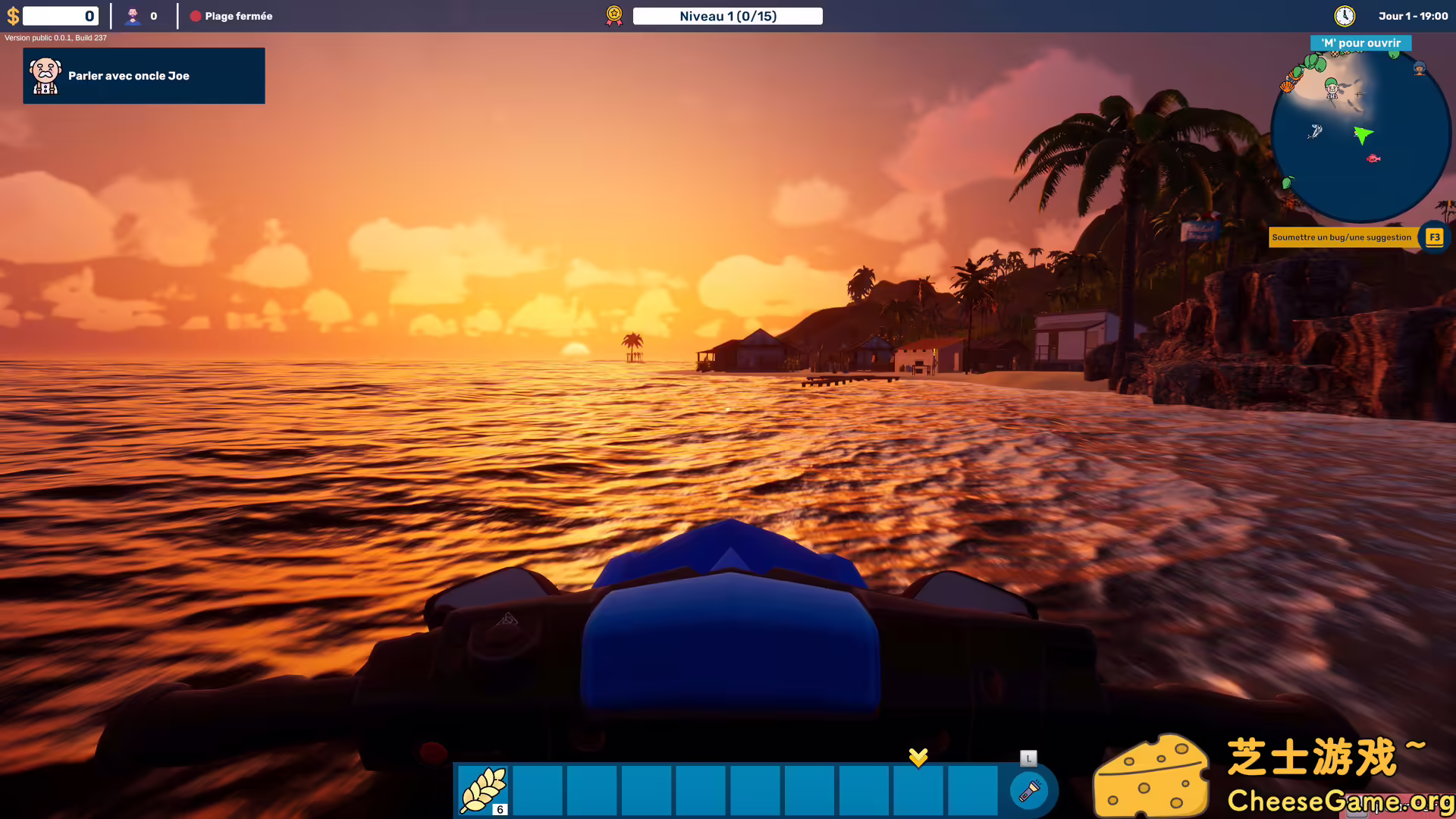
Task: Open the Parler avec oncle Joe quest entry
Action: [x=144, y=75]
